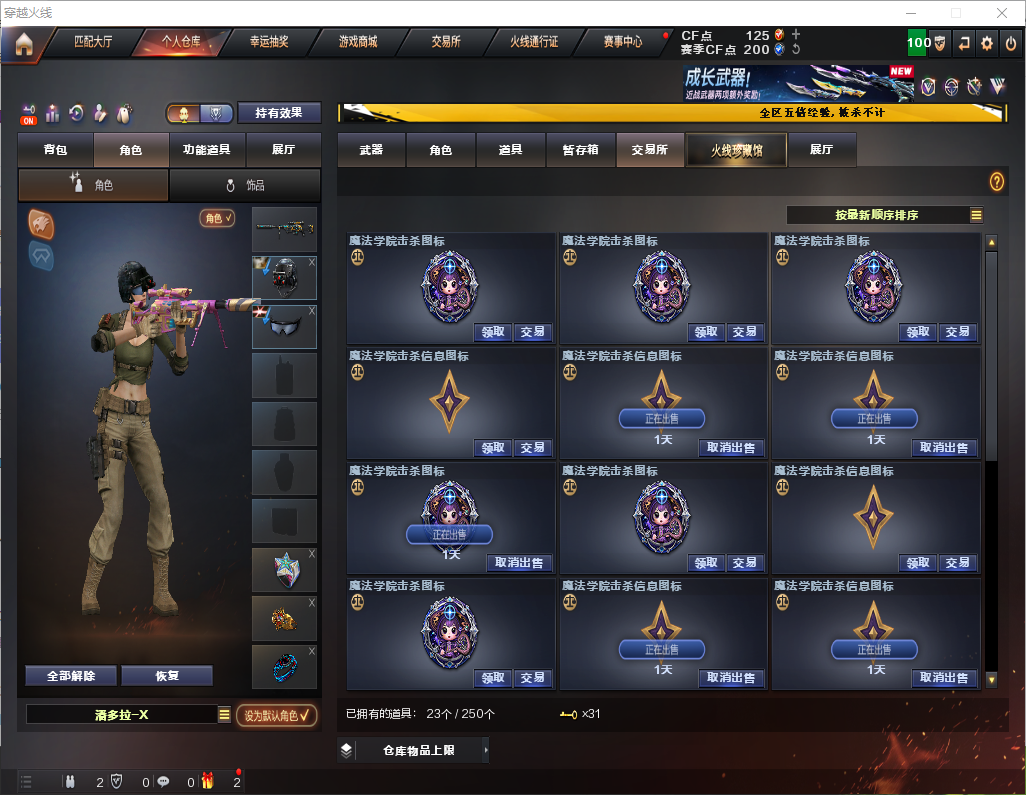
Task: Go to the home screen
Action: click(24, 43)
